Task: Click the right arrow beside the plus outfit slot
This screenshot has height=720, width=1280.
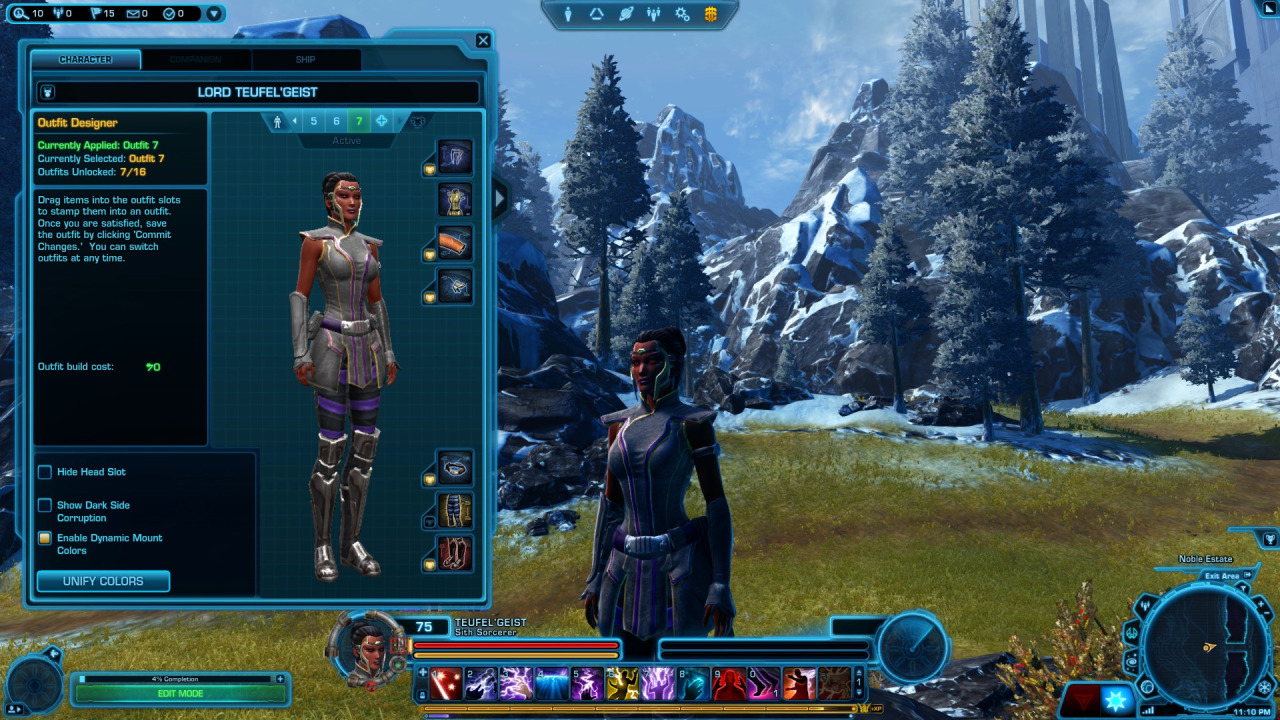Action: [x=399, y=121]
